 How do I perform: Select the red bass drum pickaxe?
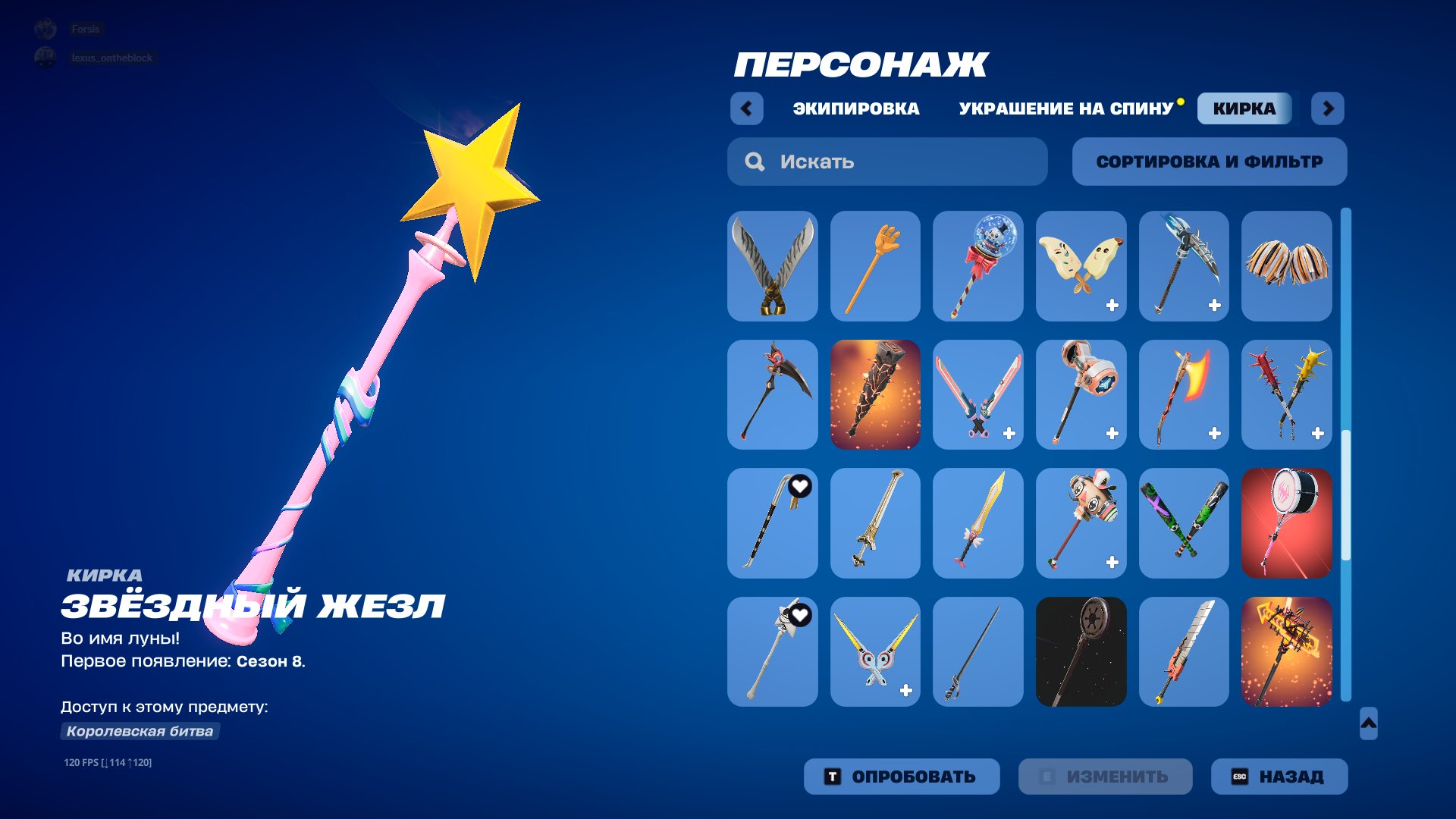click(x=1287, y=523)
